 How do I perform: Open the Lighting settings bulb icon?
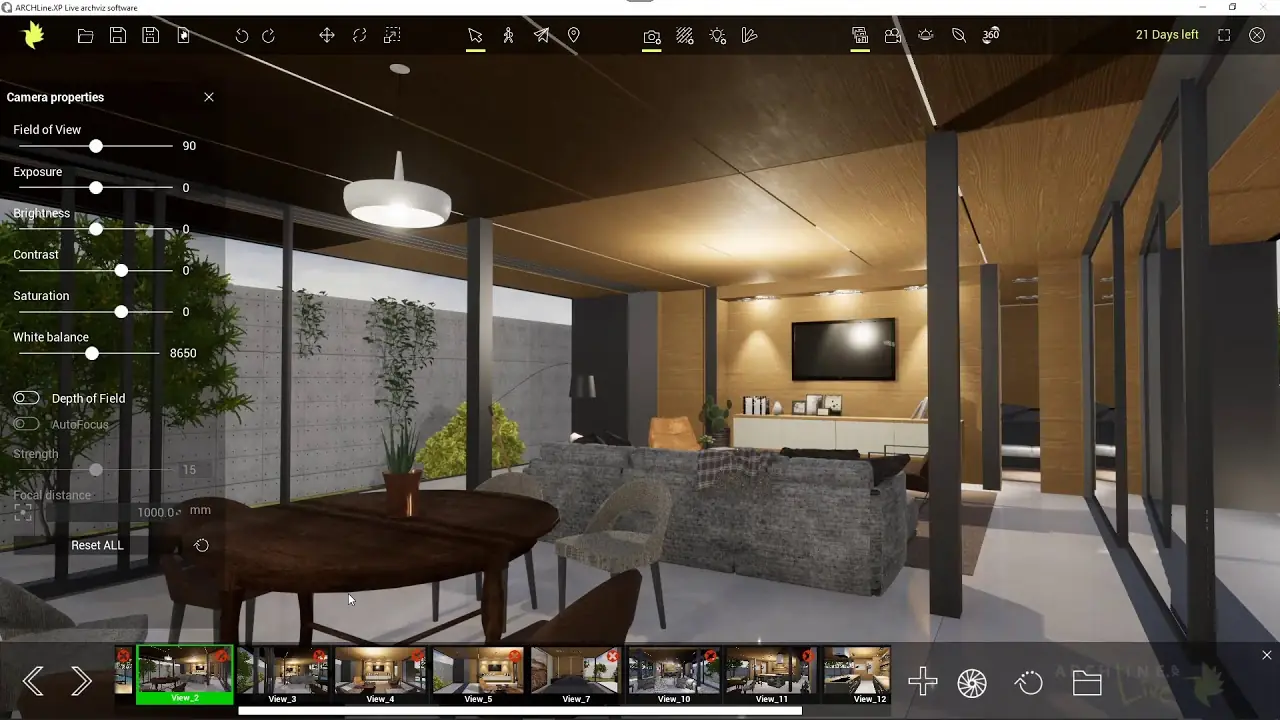717,35
